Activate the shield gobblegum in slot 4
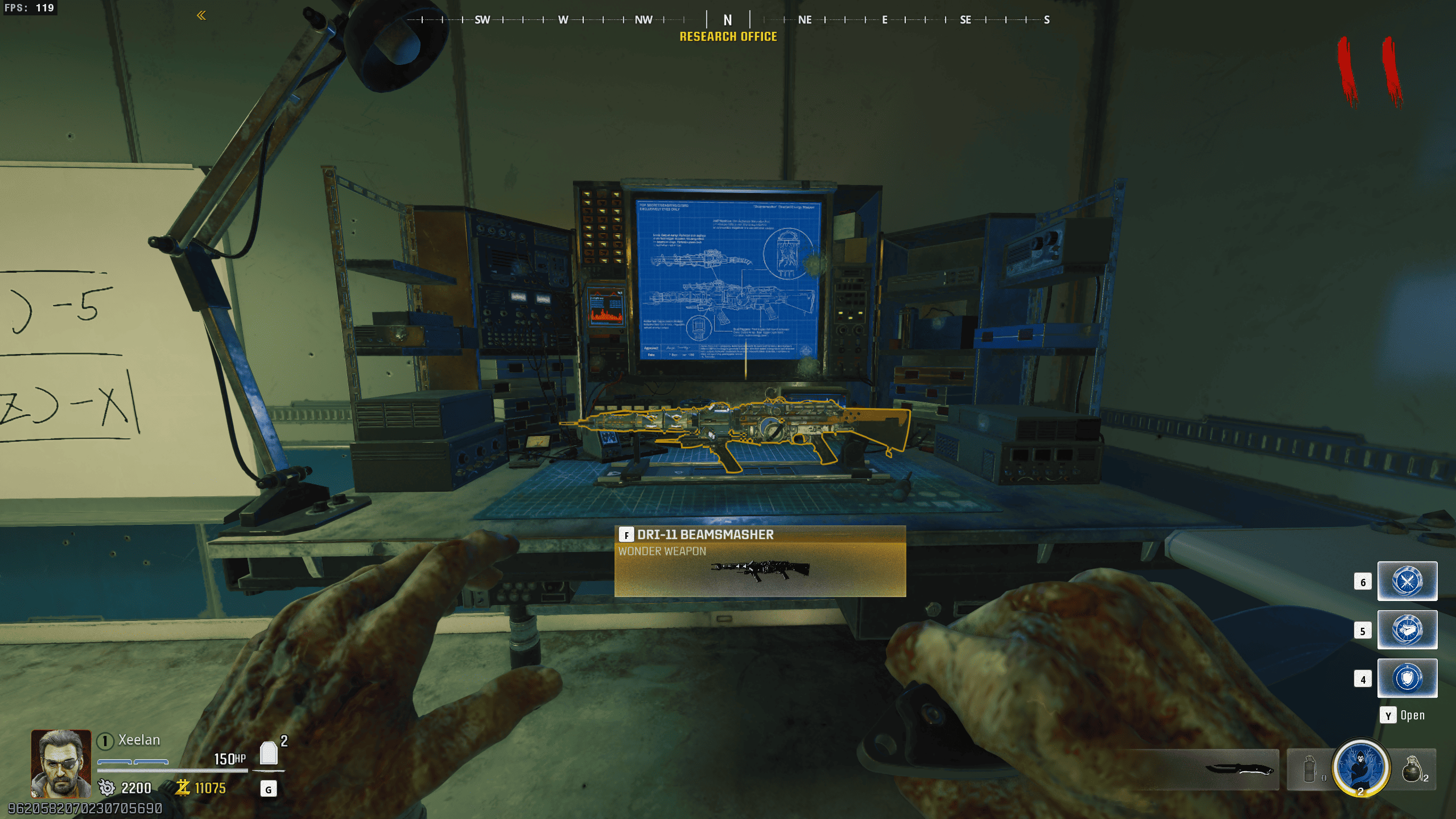The height and width of the screenshot is (819, 1456). tap(1406, 678)
